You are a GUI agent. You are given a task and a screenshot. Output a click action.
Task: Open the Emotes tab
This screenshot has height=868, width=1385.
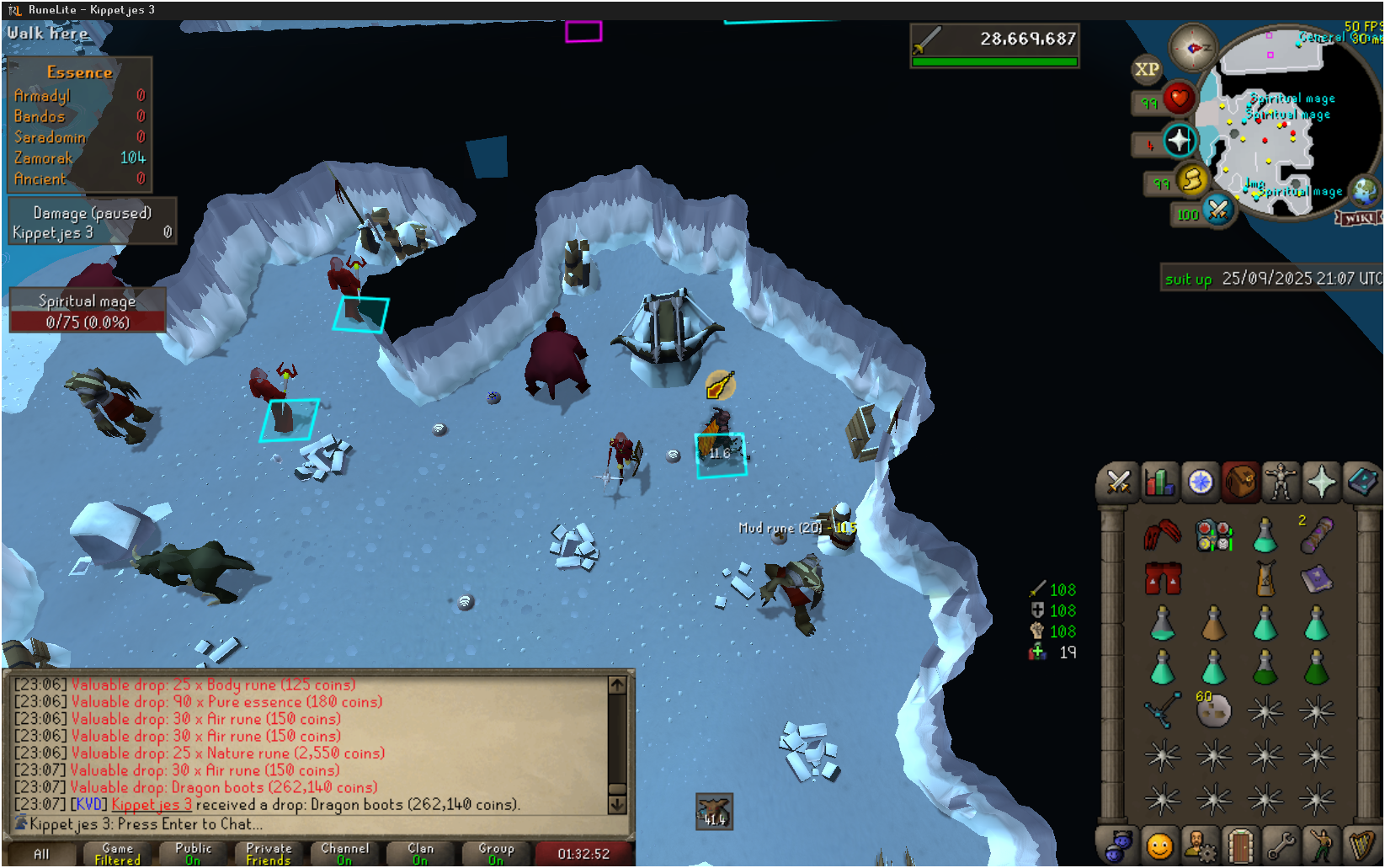[x=1321, y=844]
